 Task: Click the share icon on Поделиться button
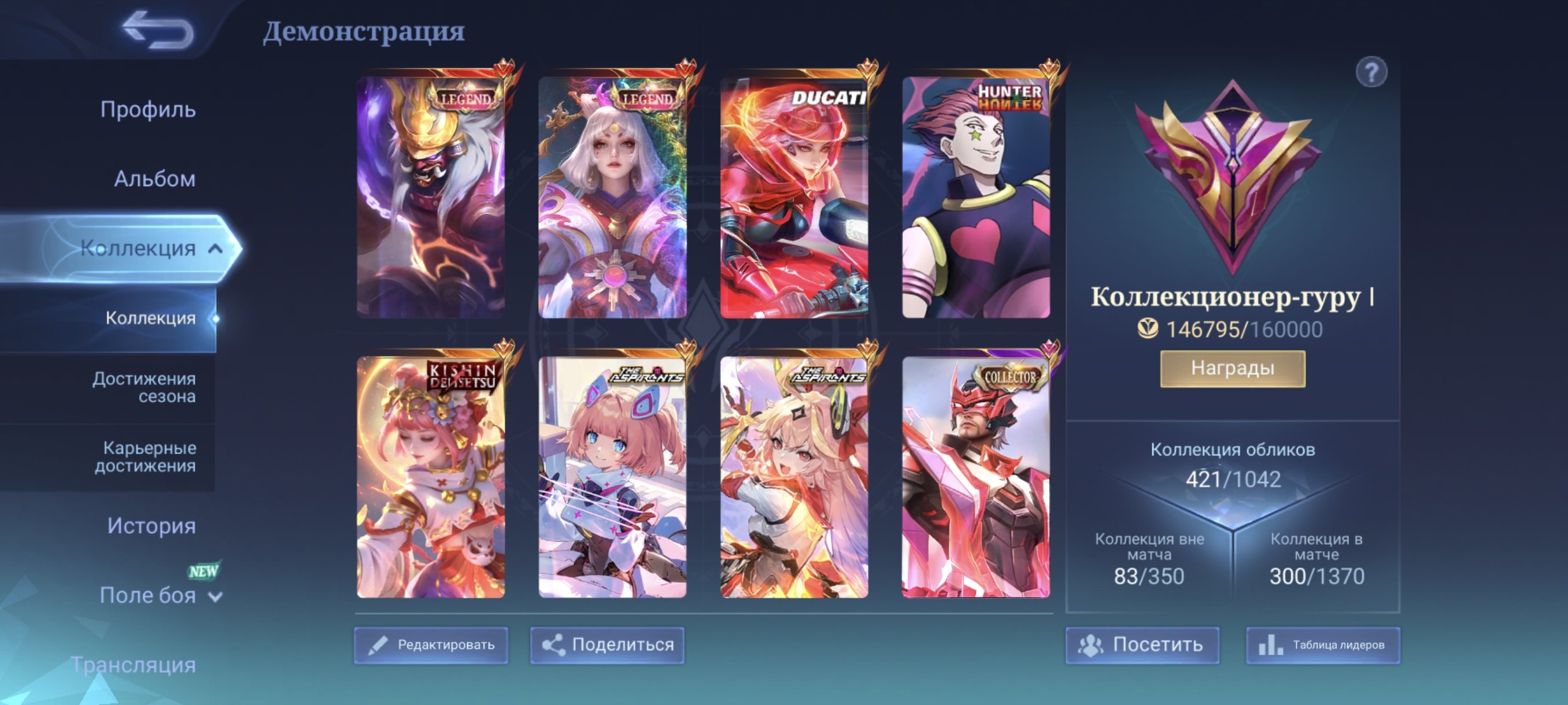coord(555,645)
